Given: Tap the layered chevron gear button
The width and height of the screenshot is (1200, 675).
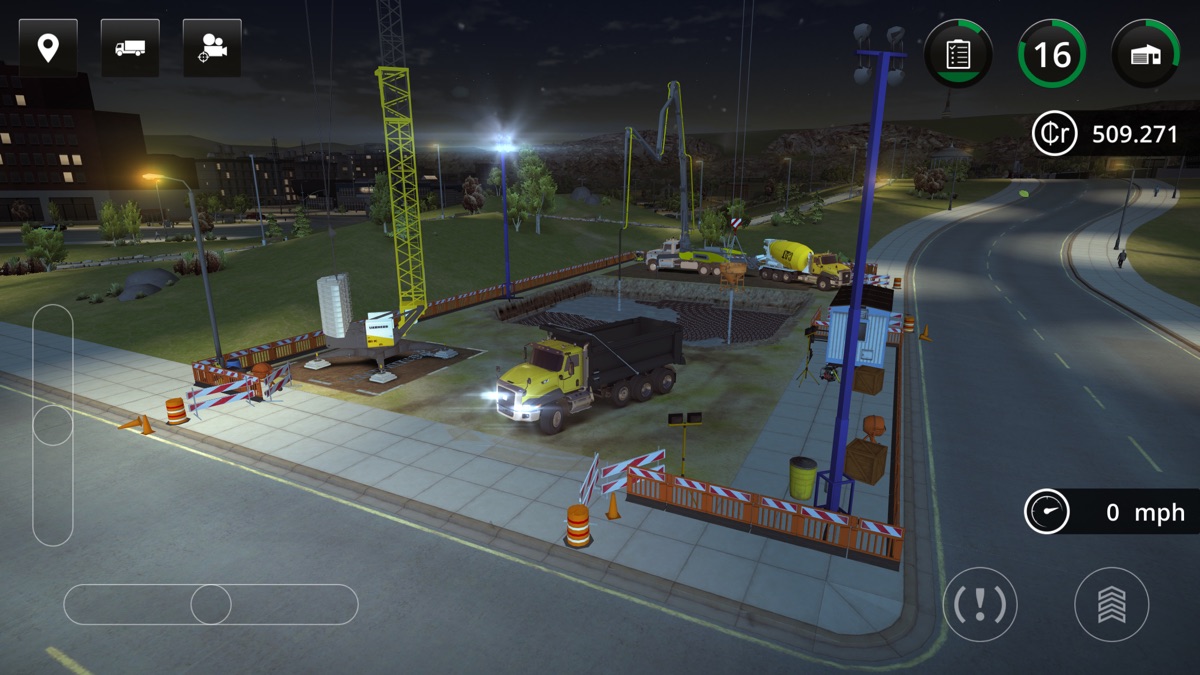Looking at the screenshot, I should [1111, 604].
